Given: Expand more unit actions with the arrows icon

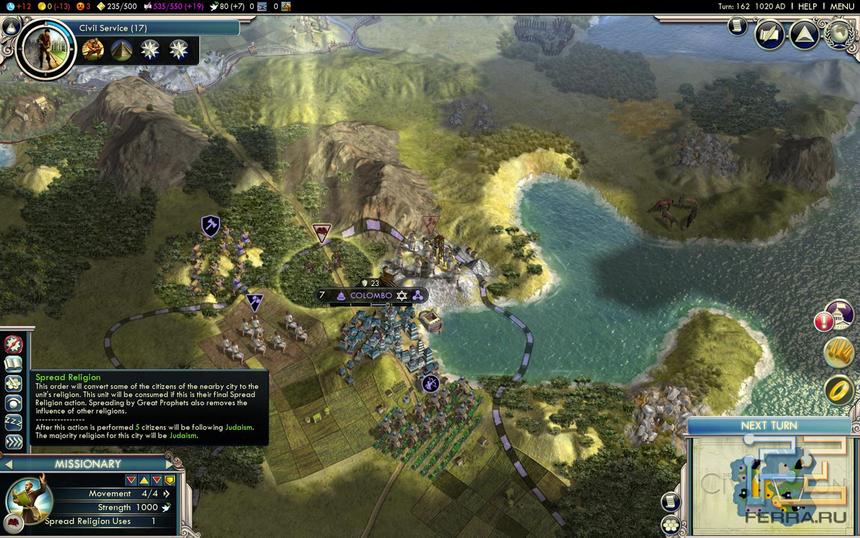Looking at the screenshot, I should pos(13,441).
